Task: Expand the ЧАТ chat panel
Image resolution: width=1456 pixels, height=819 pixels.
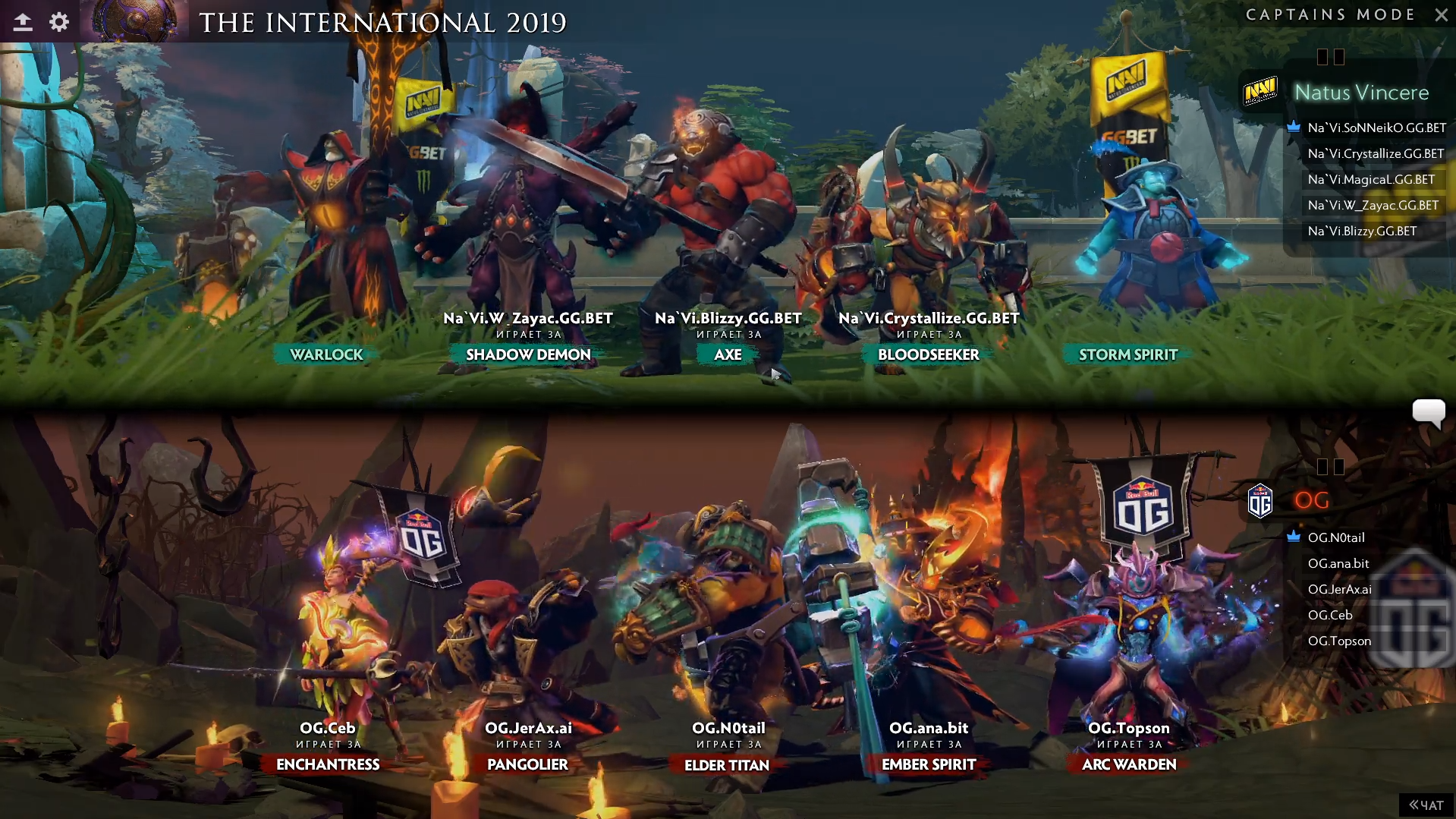Action: 1426,805
